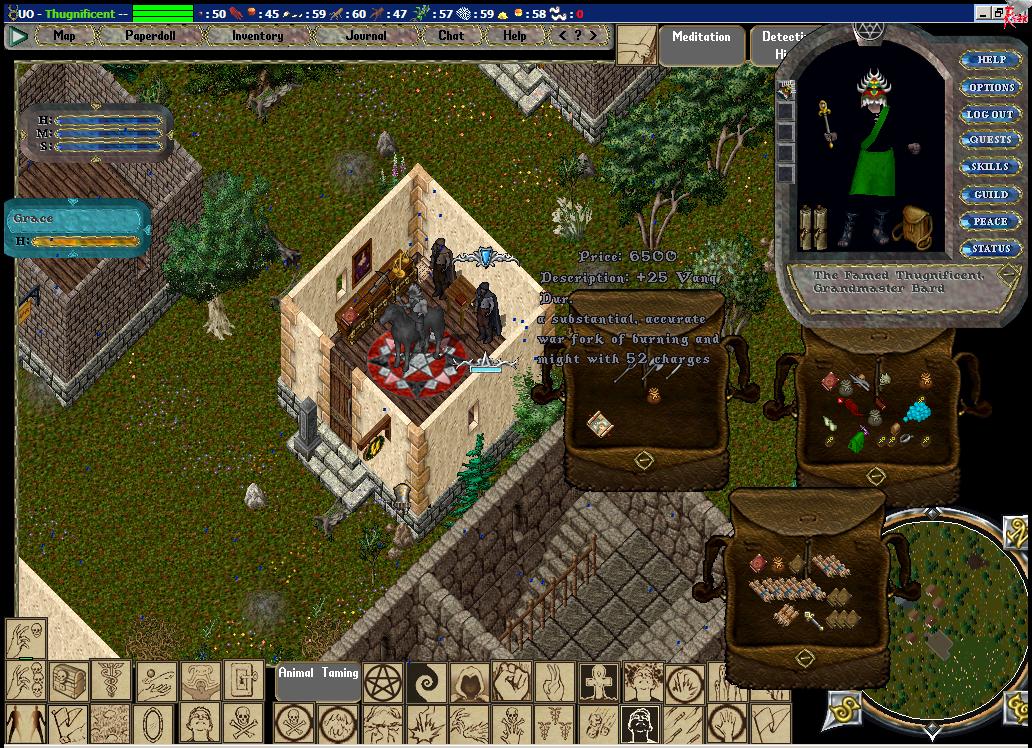Open the Inventory menu
1032x748 pixels.
[x=257, y=36]
